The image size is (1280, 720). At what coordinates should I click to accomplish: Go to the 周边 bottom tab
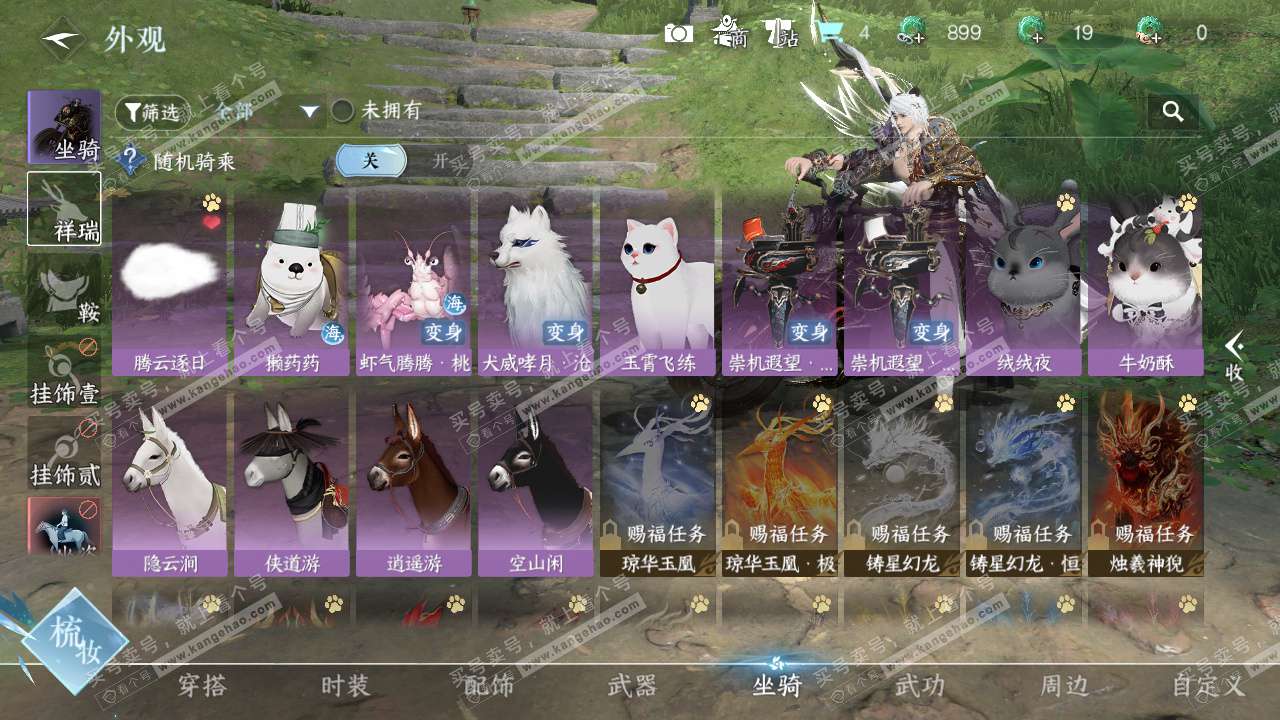1064,686
